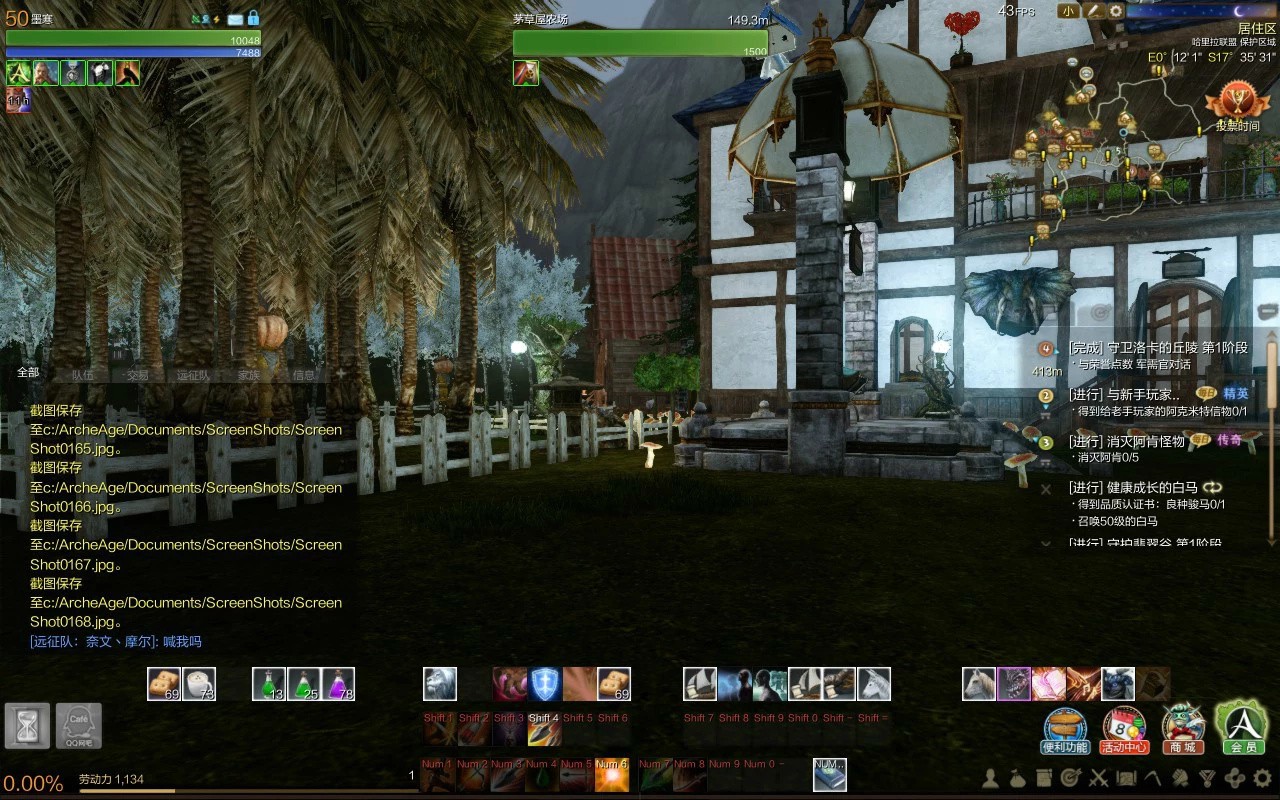Open the 商城 shop

coord(1182,729)
